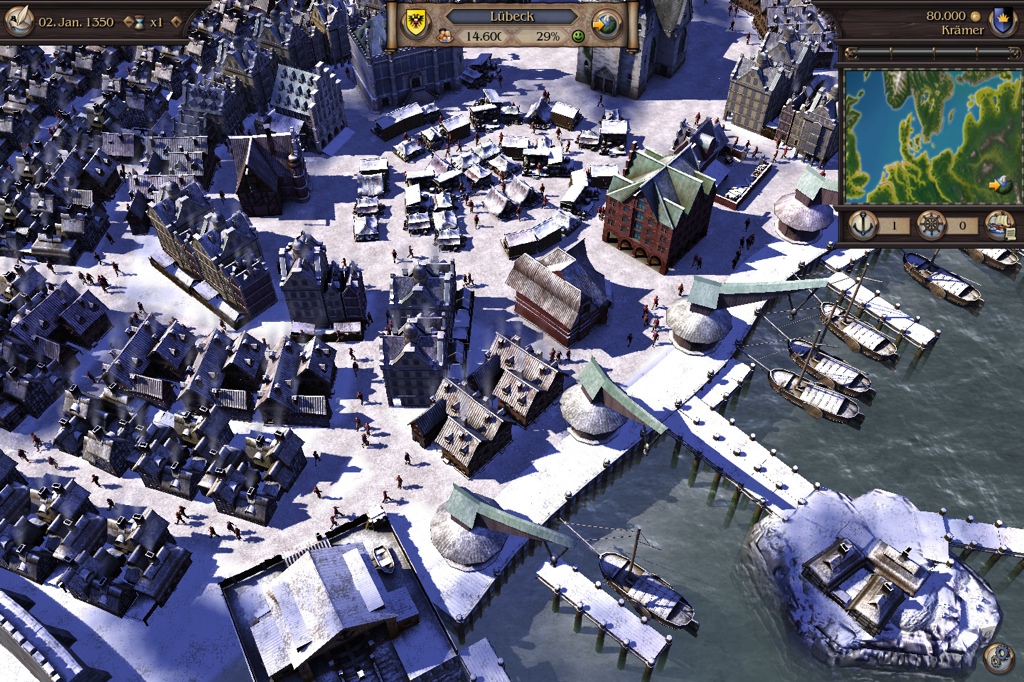Select the ship's wheel convoy icon

(x=931, y=224)
